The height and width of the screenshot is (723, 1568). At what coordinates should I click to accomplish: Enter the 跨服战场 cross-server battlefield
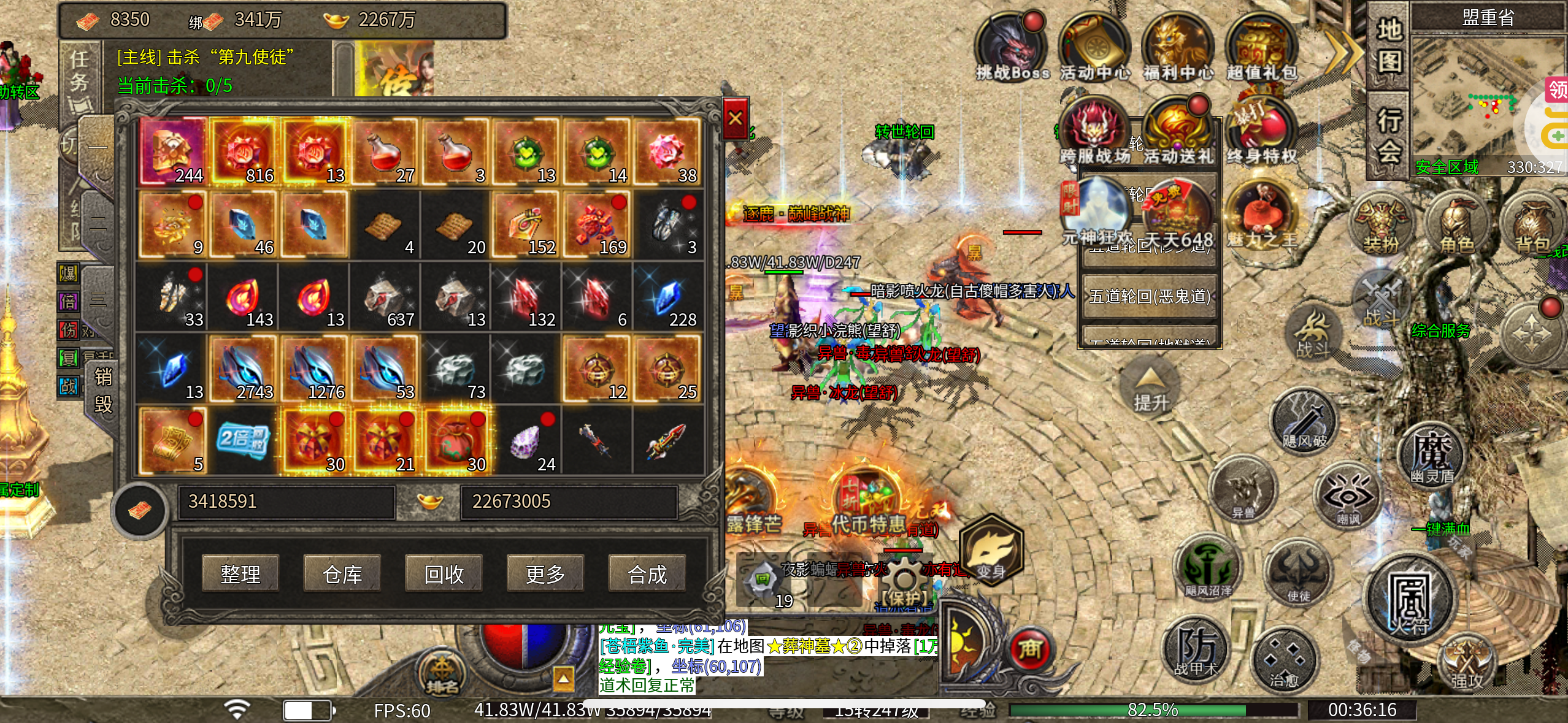tap(1094, 131)
